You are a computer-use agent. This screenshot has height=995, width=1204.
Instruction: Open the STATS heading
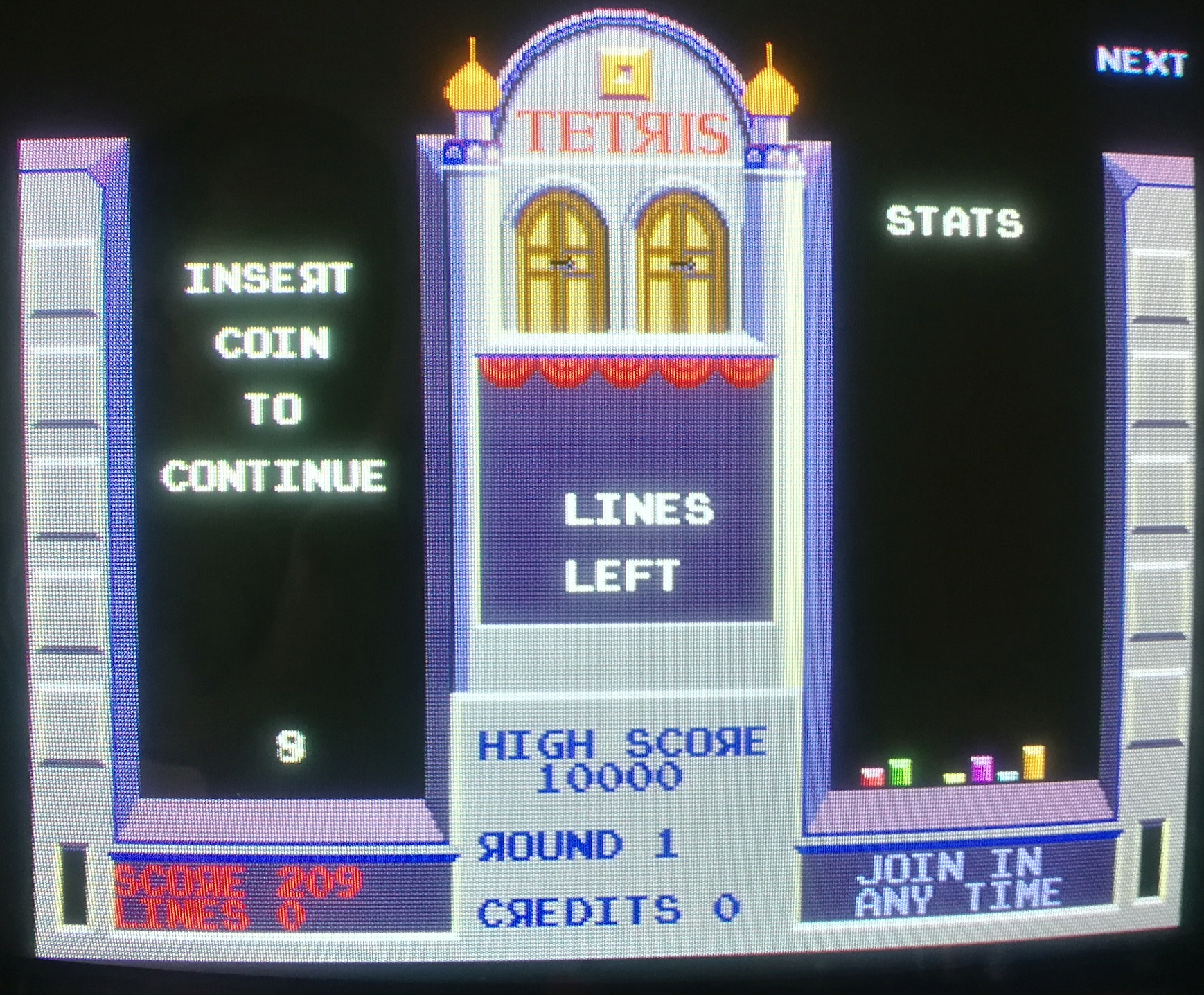pyautogui.click(x=956, y=220)
